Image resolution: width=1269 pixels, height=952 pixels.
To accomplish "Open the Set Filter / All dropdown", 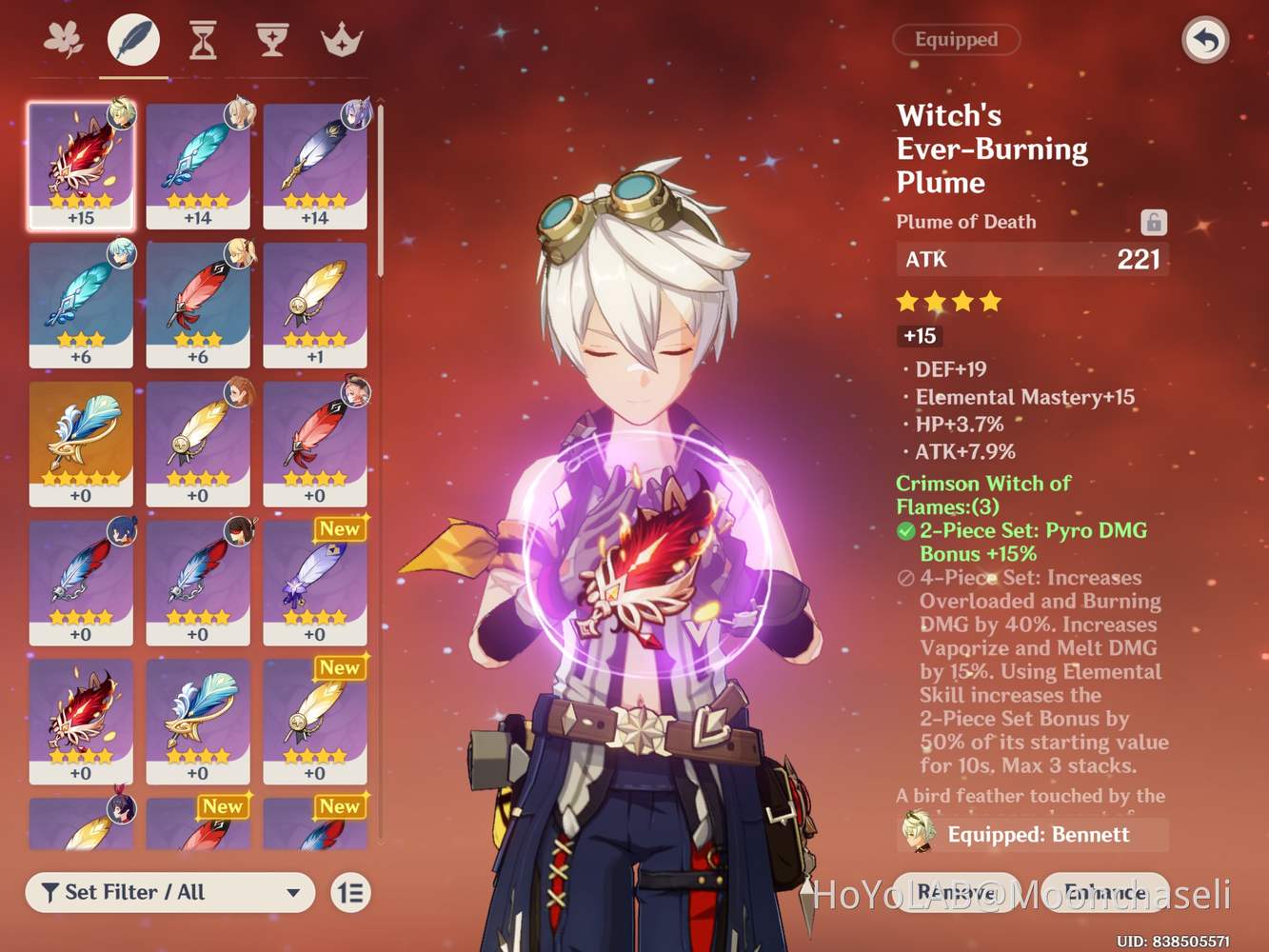I will [x=169, y=892].
